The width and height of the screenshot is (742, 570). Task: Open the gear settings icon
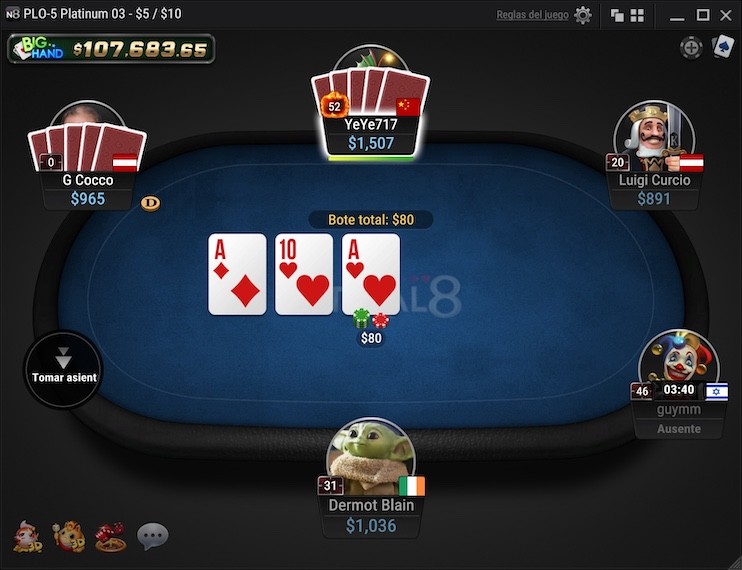[583, 15]
